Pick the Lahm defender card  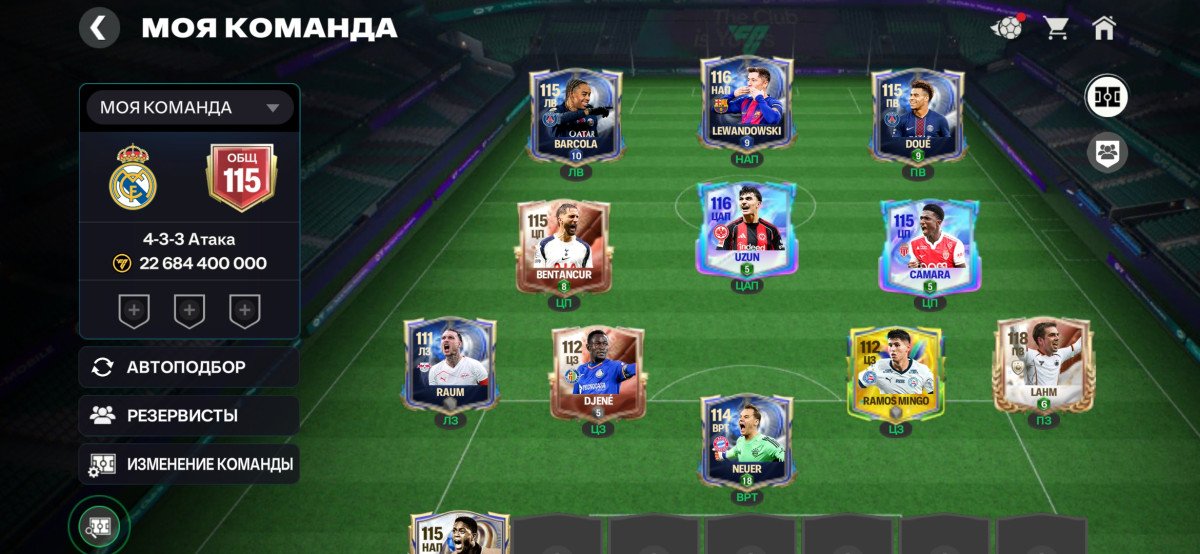(1042, 365)
